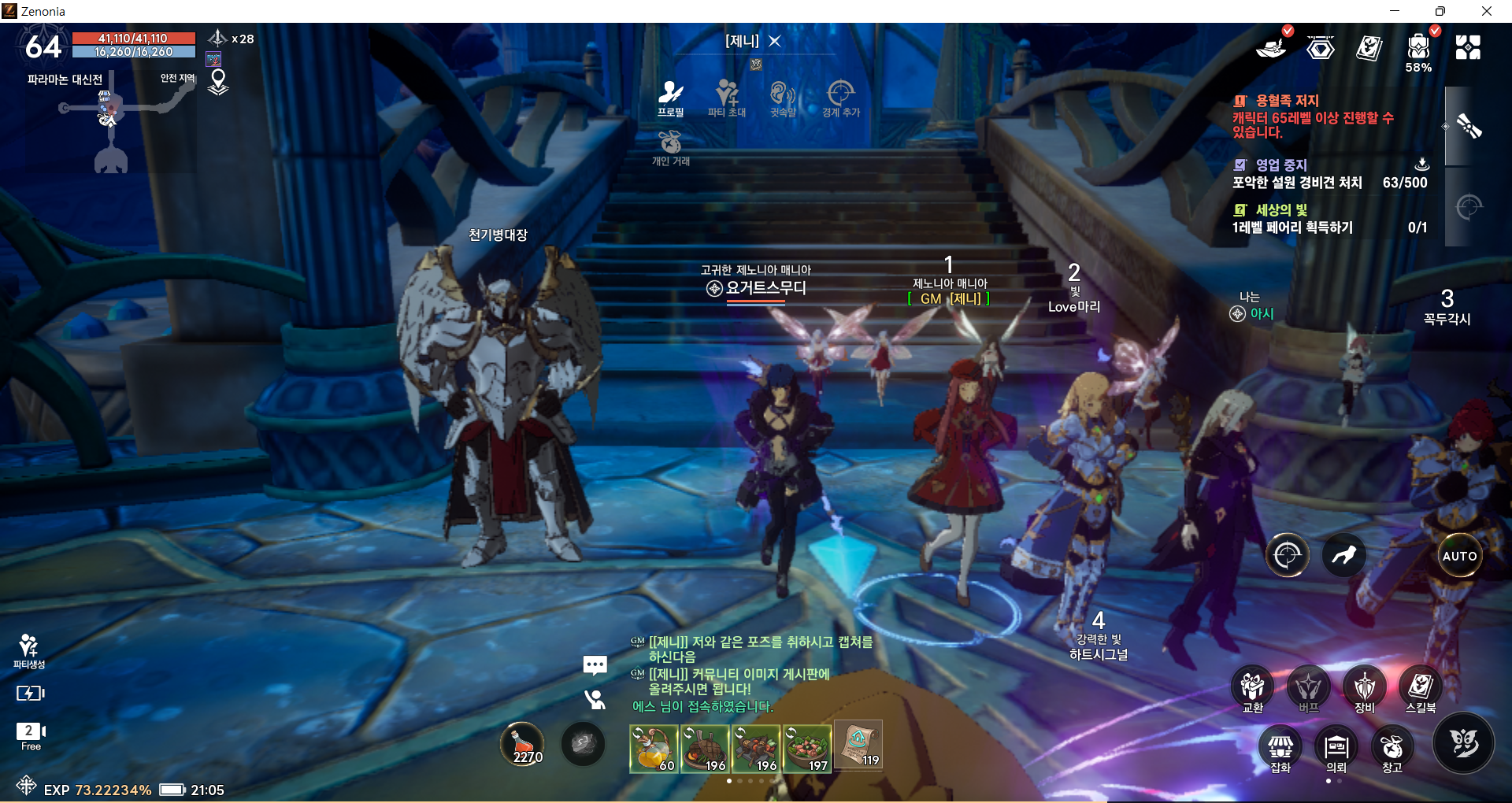Toggle the AUTO battle button
The width and height of the screenshot is (1512, 803).
[x=1459, y=556]
